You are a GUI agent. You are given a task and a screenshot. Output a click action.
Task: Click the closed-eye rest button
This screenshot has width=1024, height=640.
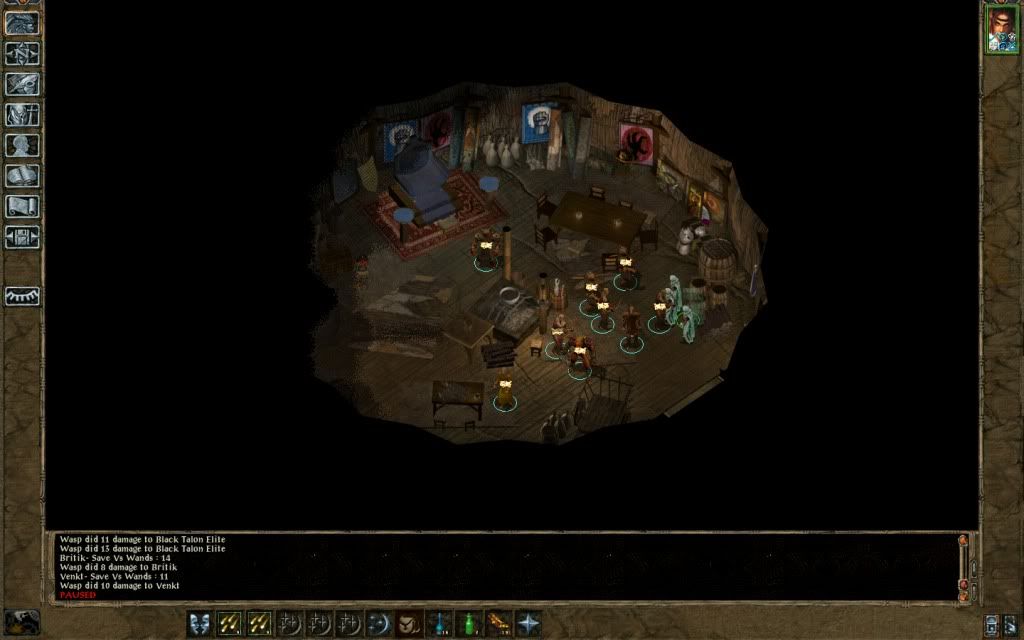pyautogui.click(x=22, y=297)
